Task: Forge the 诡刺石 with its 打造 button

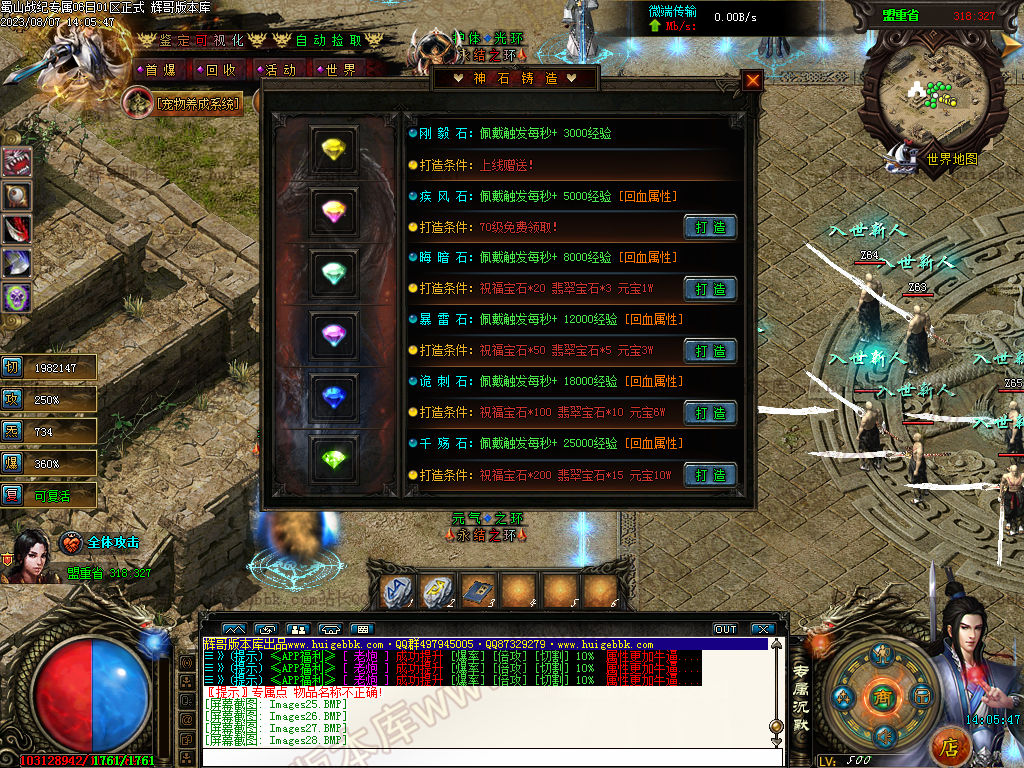Action: [x=710, y=413]
